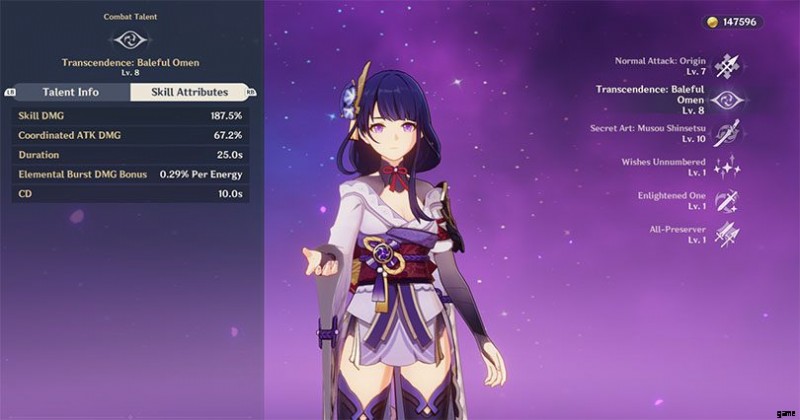Show the All-Preserver passive talent

coord(727,234)
